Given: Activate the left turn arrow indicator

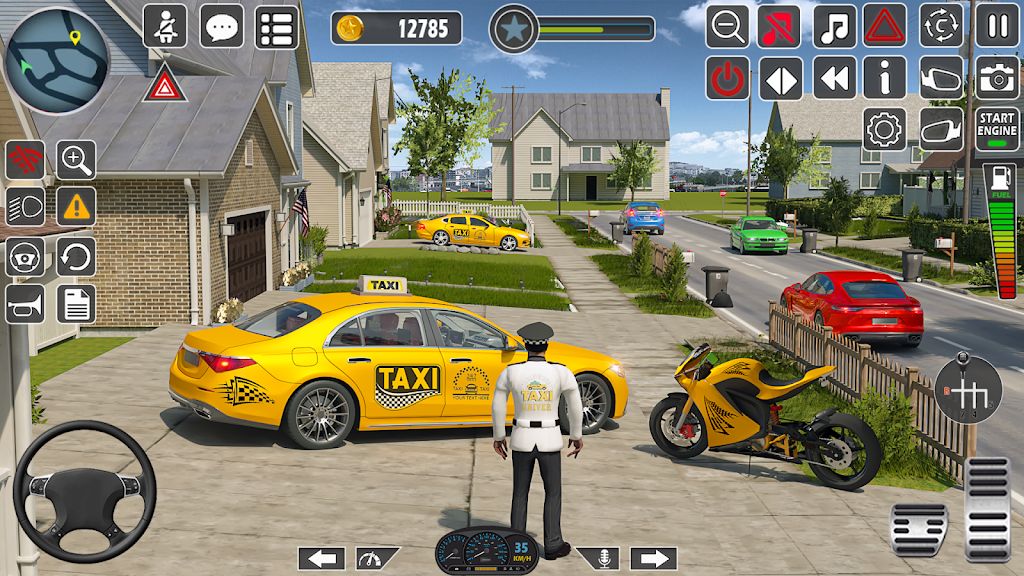Looking at the screenshot, I should click(321, 559).
